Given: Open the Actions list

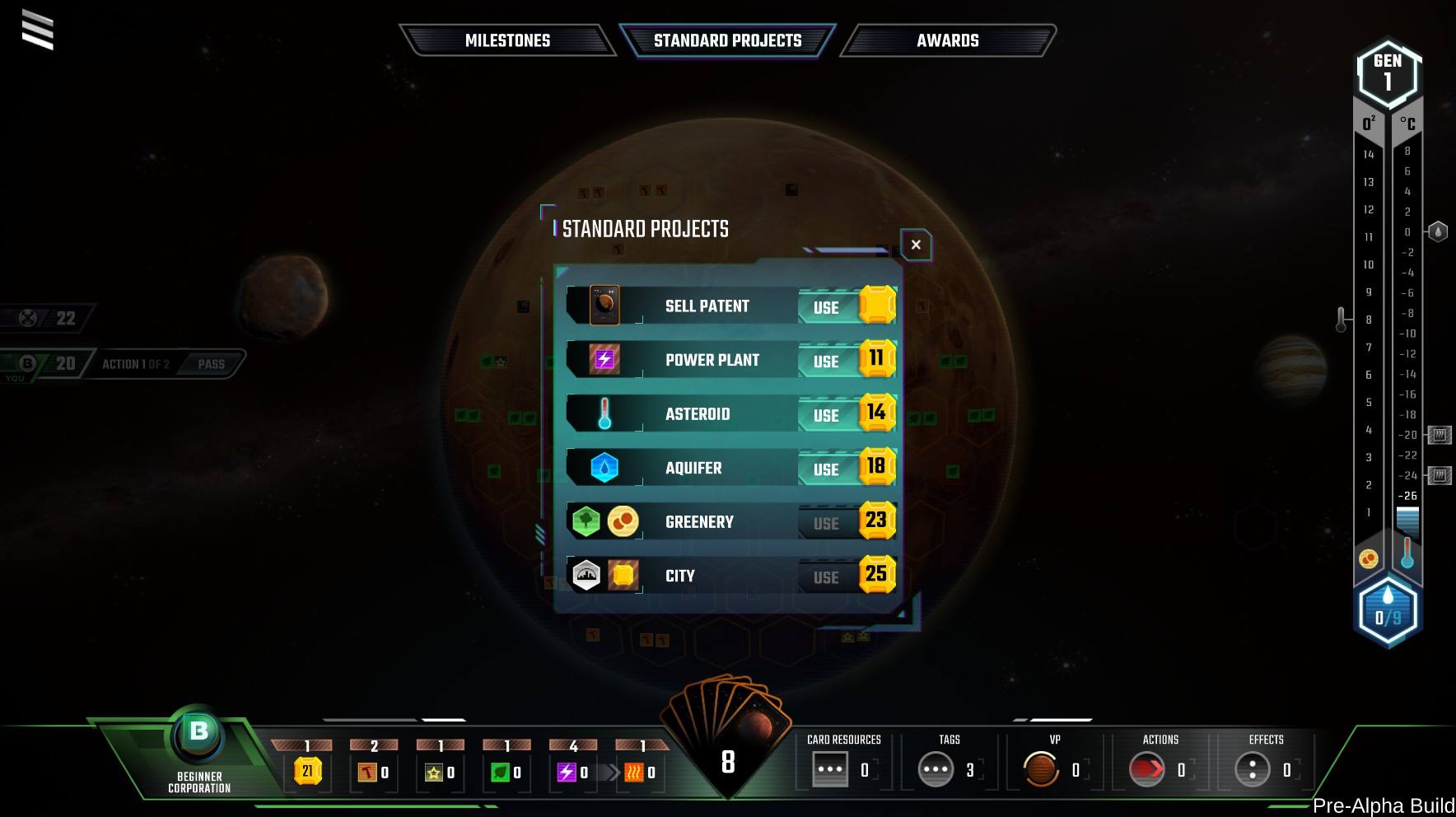Looking at the screenshot, I should pyautogui.click(x=1147, y=769).
